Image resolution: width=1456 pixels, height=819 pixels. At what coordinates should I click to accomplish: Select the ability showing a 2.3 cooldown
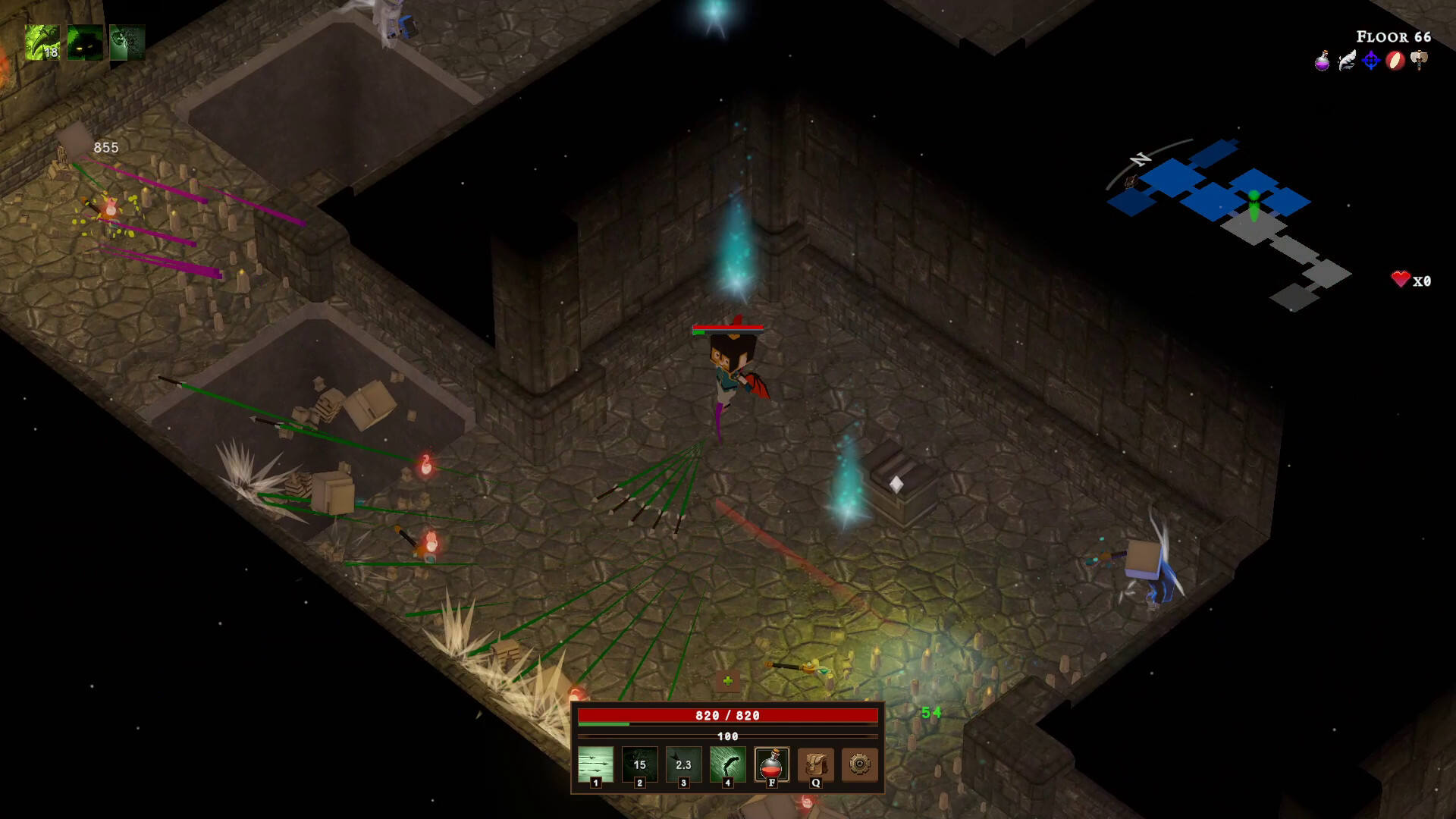683,764
